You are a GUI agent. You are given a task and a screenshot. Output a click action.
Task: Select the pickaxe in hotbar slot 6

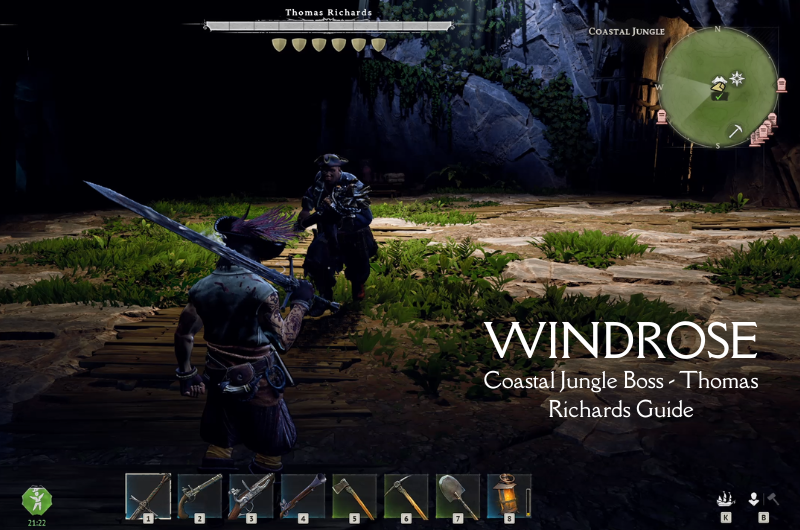[x=406, y=495]
